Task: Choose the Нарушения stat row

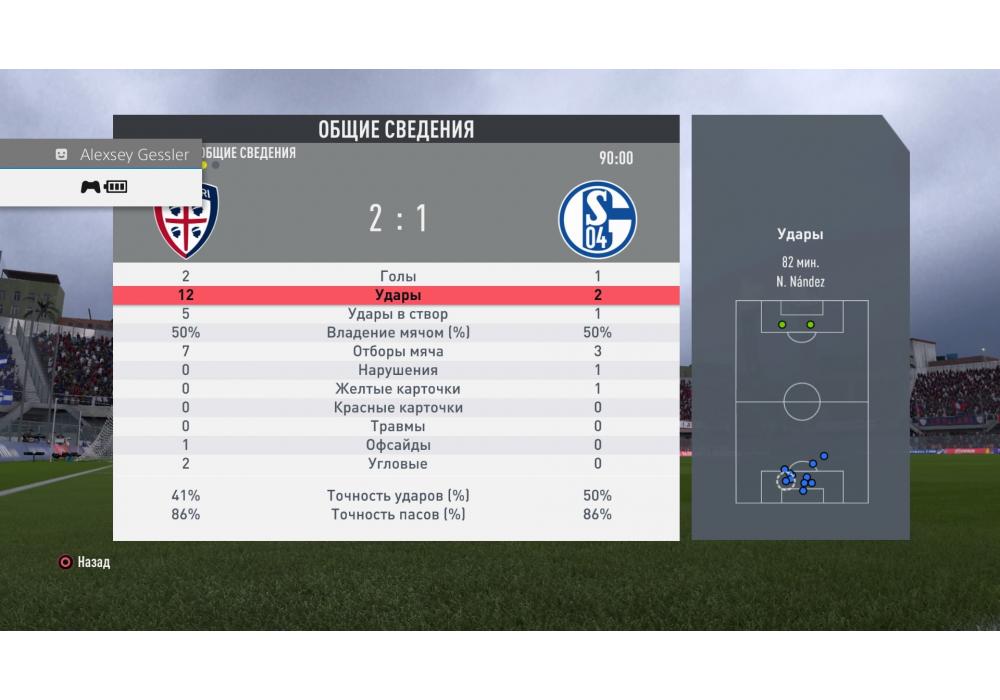Action: 398,370
